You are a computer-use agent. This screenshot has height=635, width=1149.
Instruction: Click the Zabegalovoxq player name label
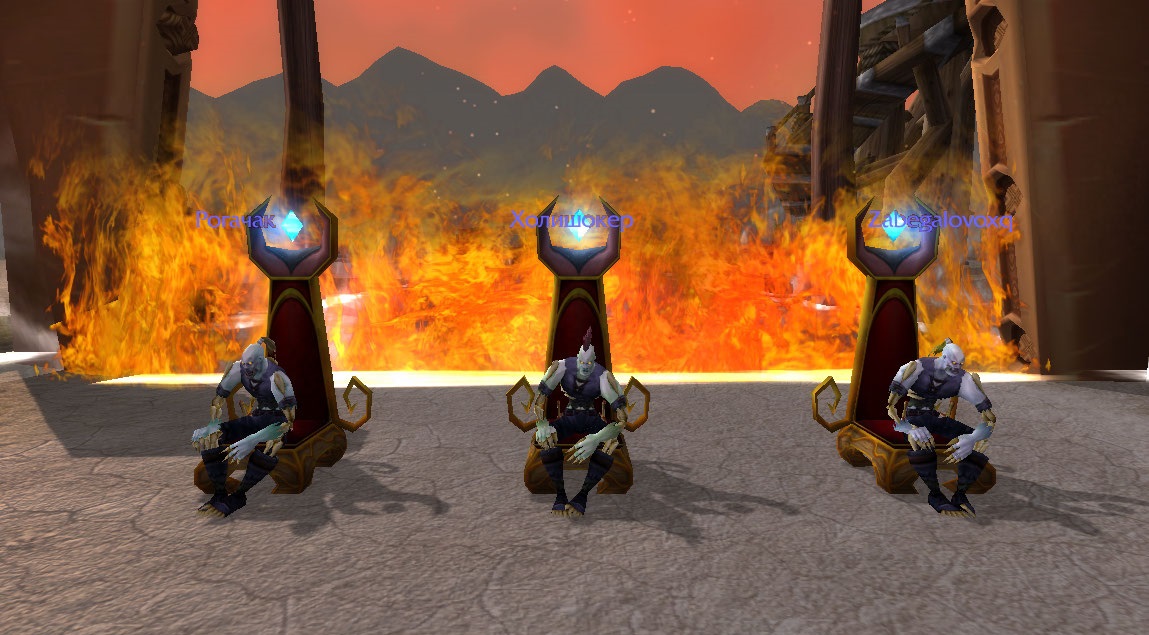[x=941, y=221]
